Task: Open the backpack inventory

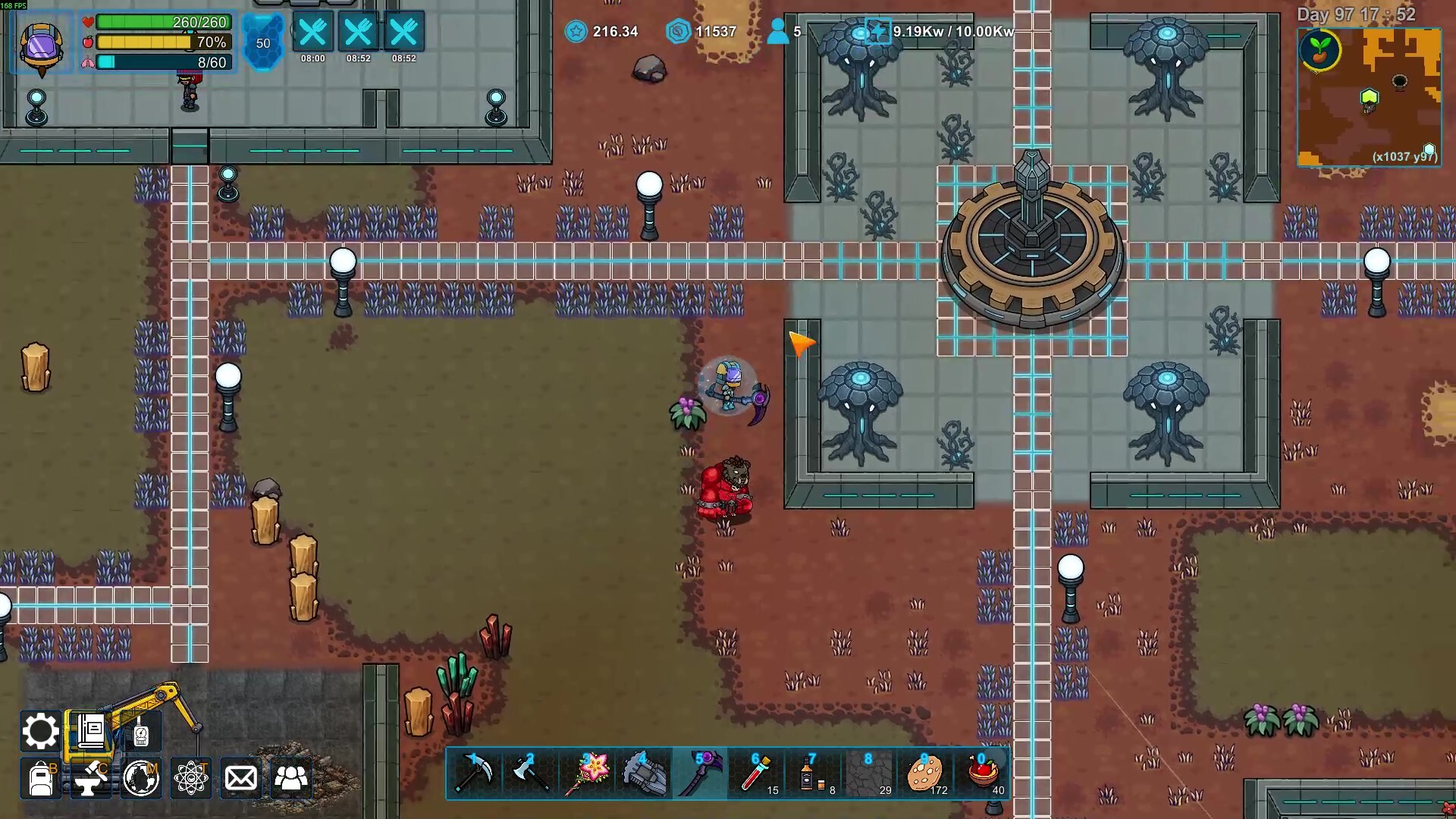Action: (40, 779)
